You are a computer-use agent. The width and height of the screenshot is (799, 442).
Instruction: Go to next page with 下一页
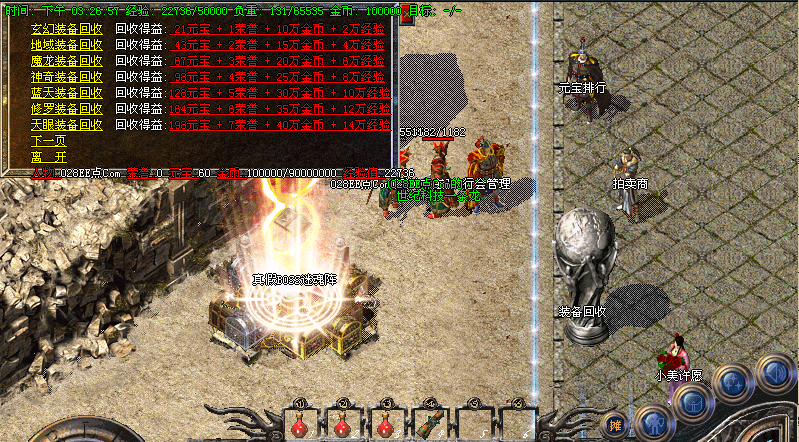pyautogui.click(x=48, y=141)
